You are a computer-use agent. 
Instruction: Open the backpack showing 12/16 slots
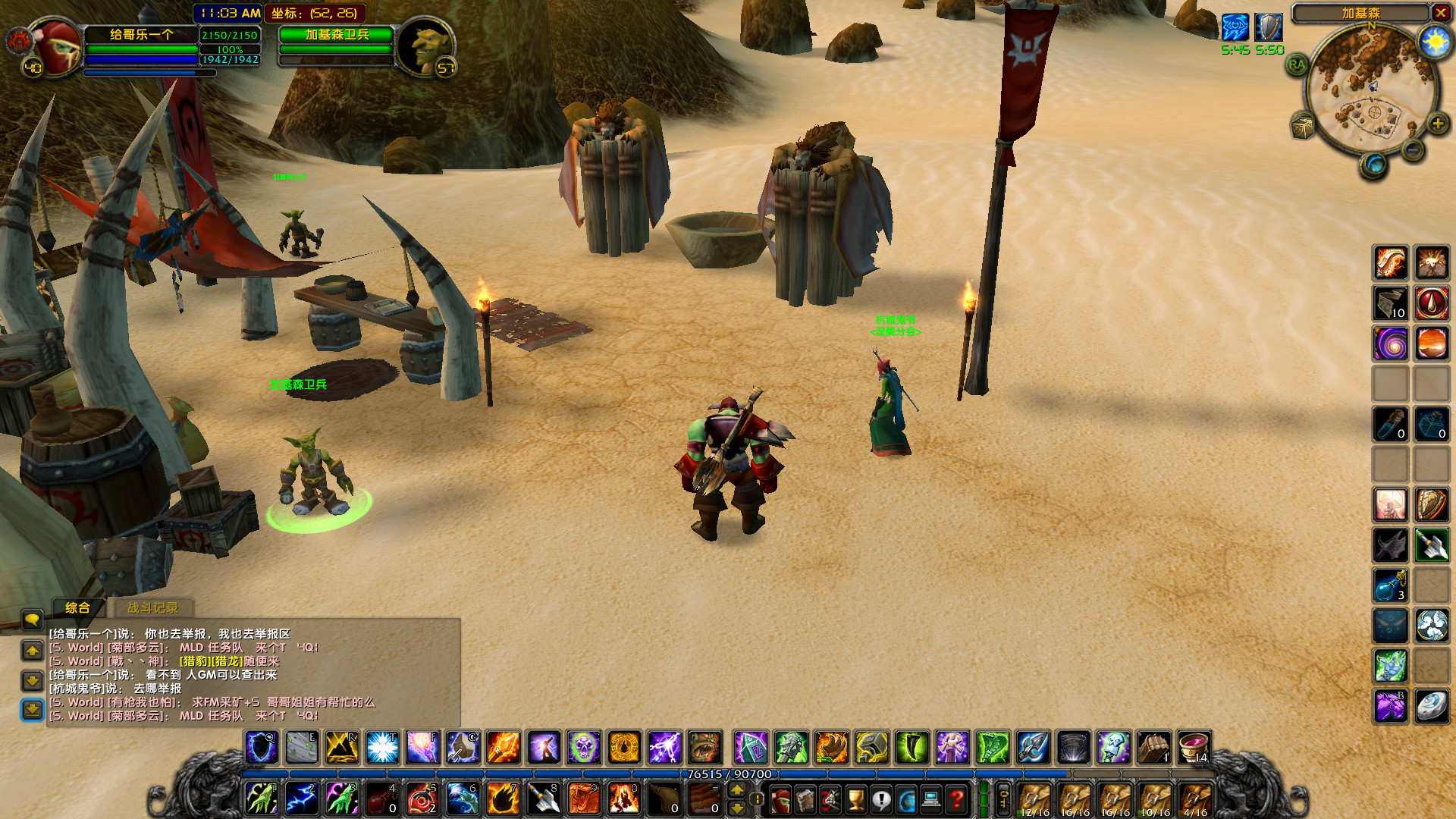[x=1033, y=799]
